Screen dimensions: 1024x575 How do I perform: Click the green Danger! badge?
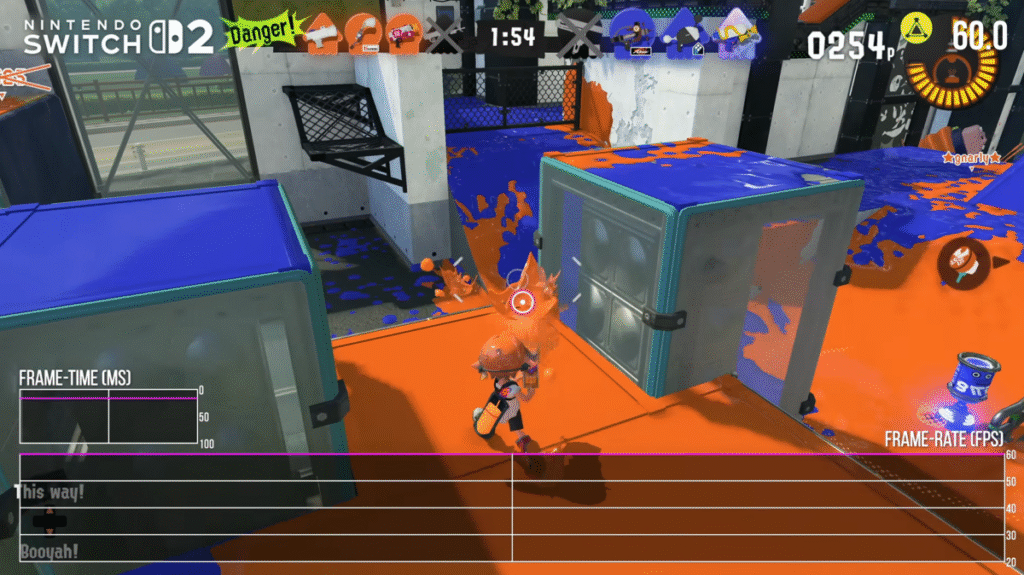pyautogui.click(x=262, y=33)
